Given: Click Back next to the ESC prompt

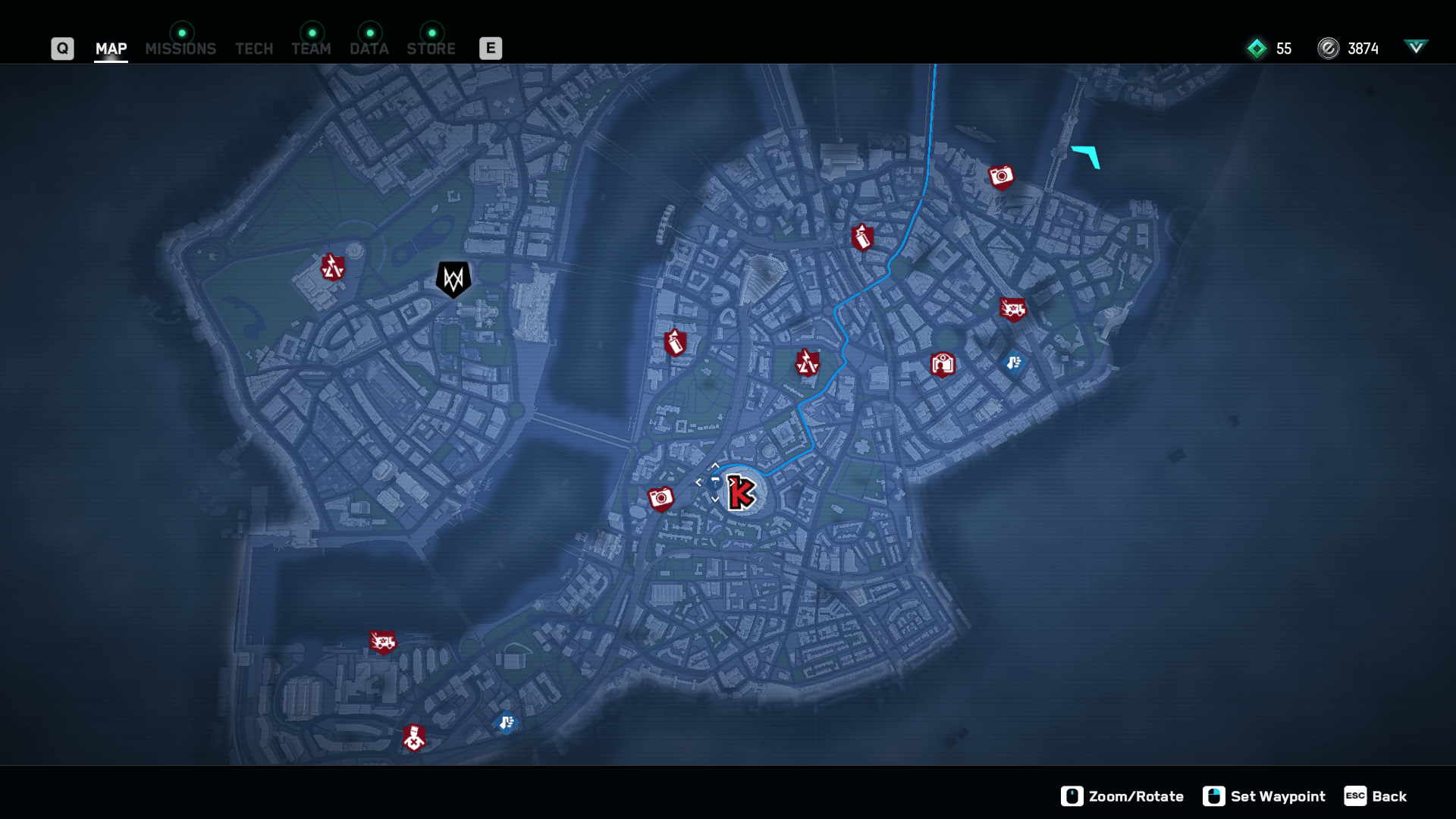Looking at the screenshot, I should tap(1389, 796).
